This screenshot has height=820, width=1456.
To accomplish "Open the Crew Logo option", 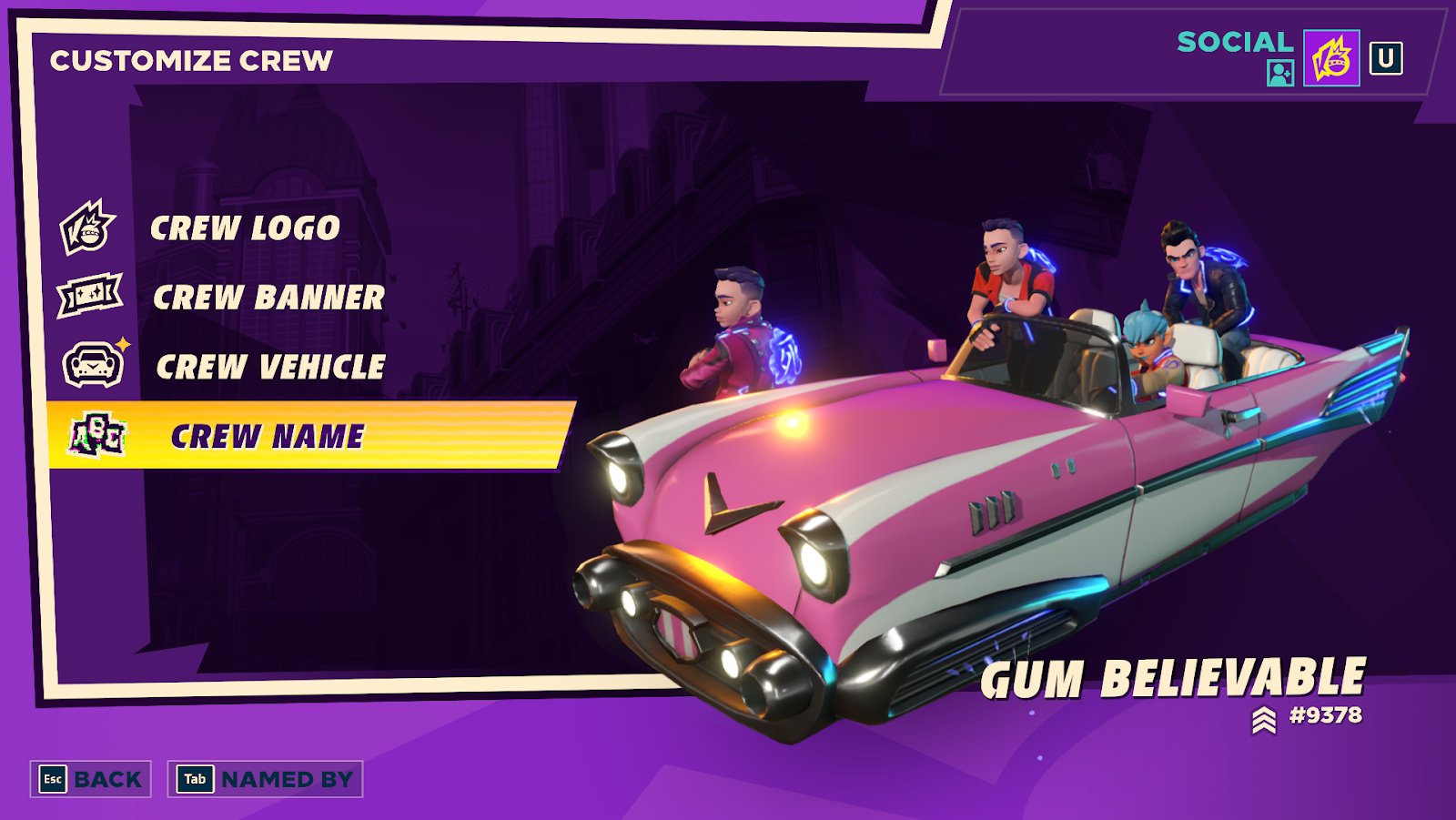I will (244, 228).
